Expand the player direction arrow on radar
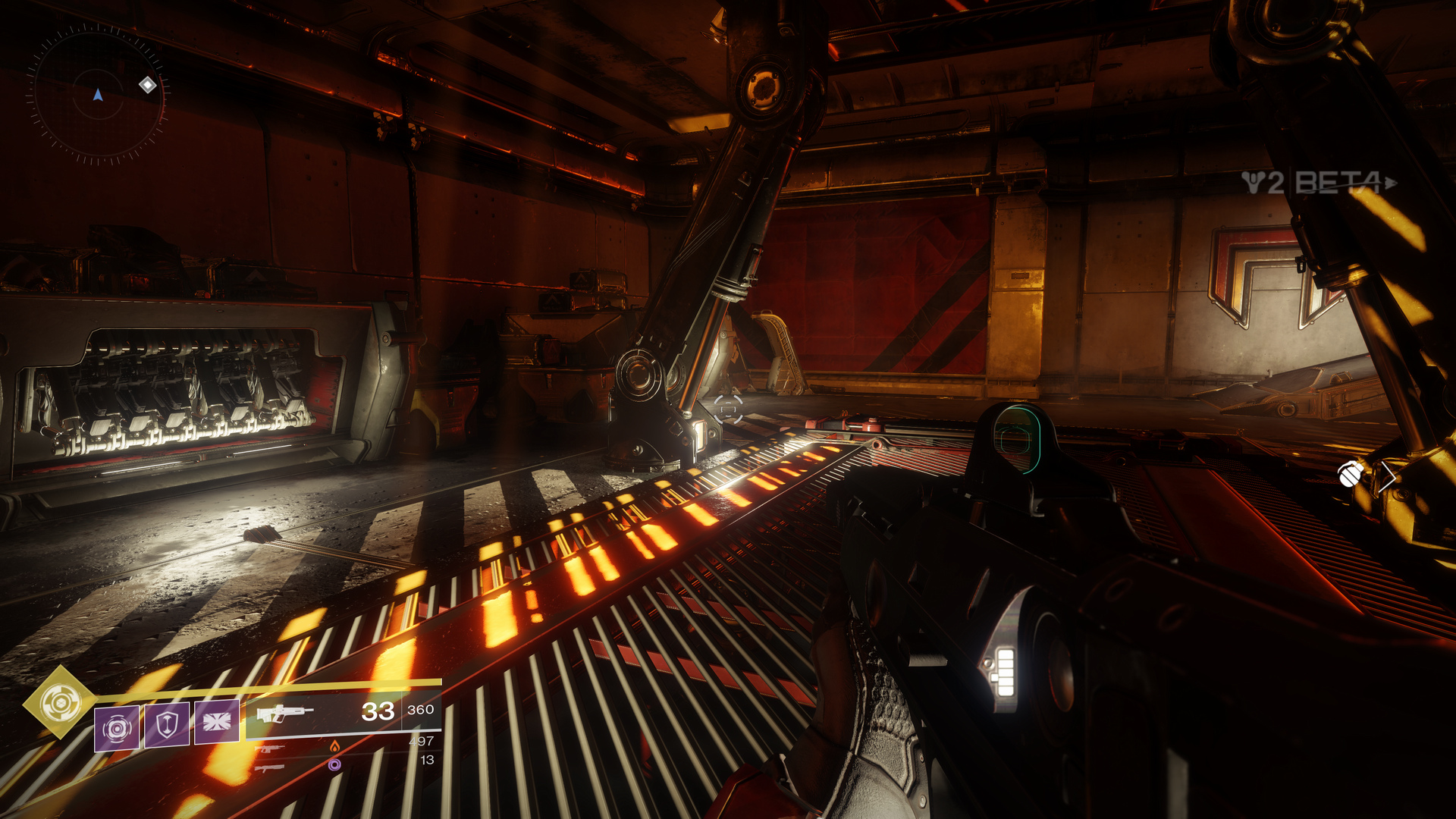1456x819 pixels. click(96, 95)
